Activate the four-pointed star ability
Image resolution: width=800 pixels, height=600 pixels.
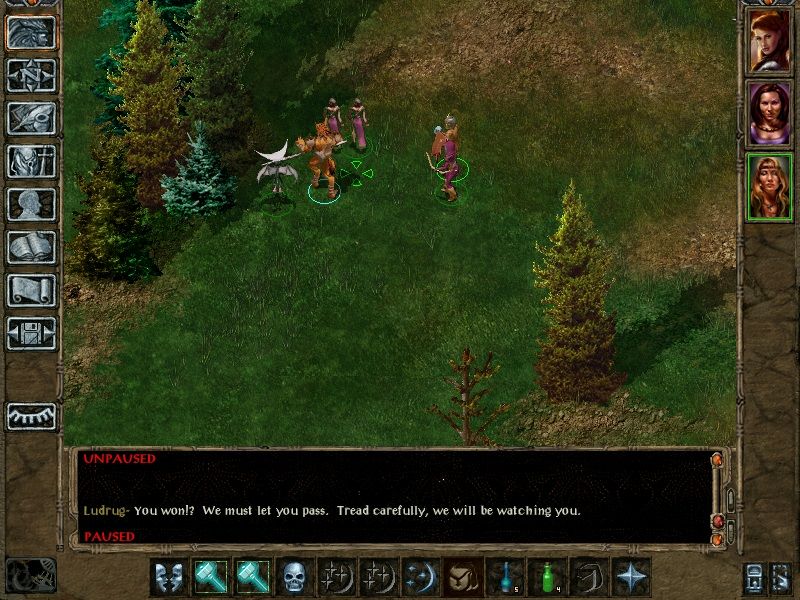631,577
